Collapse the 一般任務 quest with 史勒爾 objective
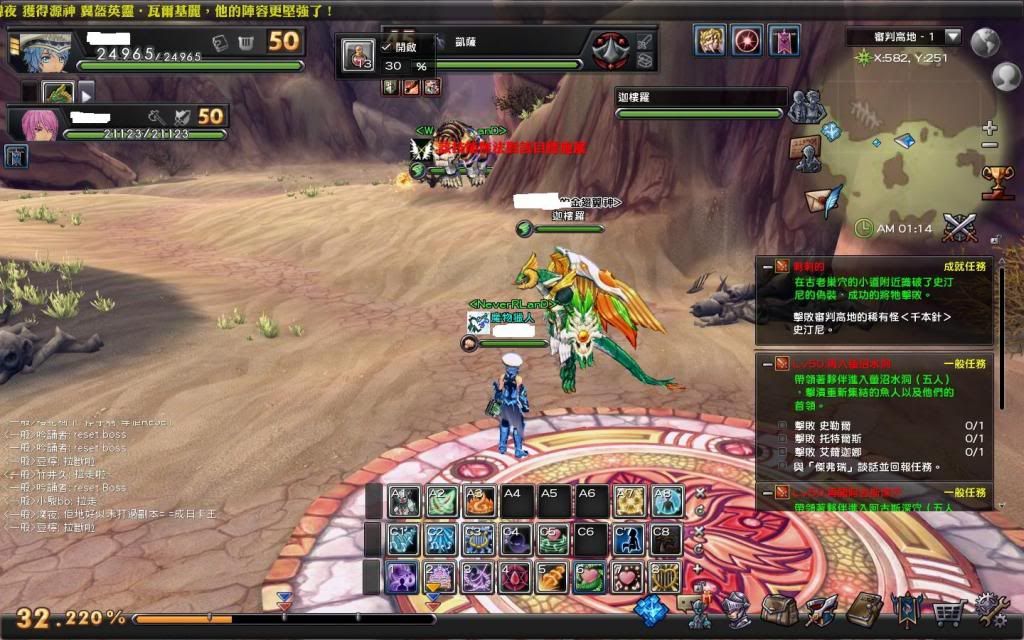This screenshot has height=640, width=1024. click(x=768, y=364)
